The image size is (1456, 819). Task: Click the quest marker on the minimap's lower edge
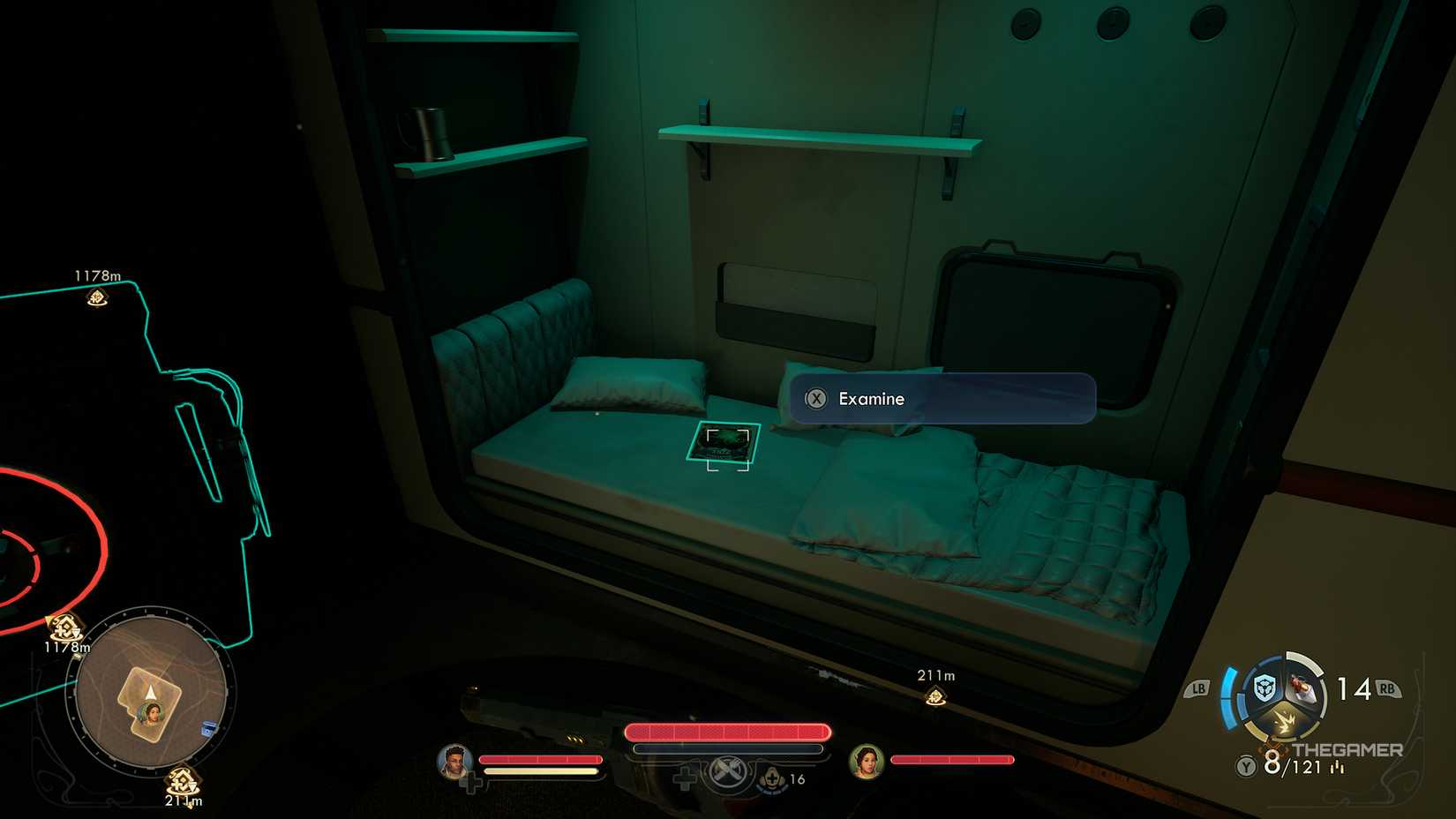click(x=181, y=780)
